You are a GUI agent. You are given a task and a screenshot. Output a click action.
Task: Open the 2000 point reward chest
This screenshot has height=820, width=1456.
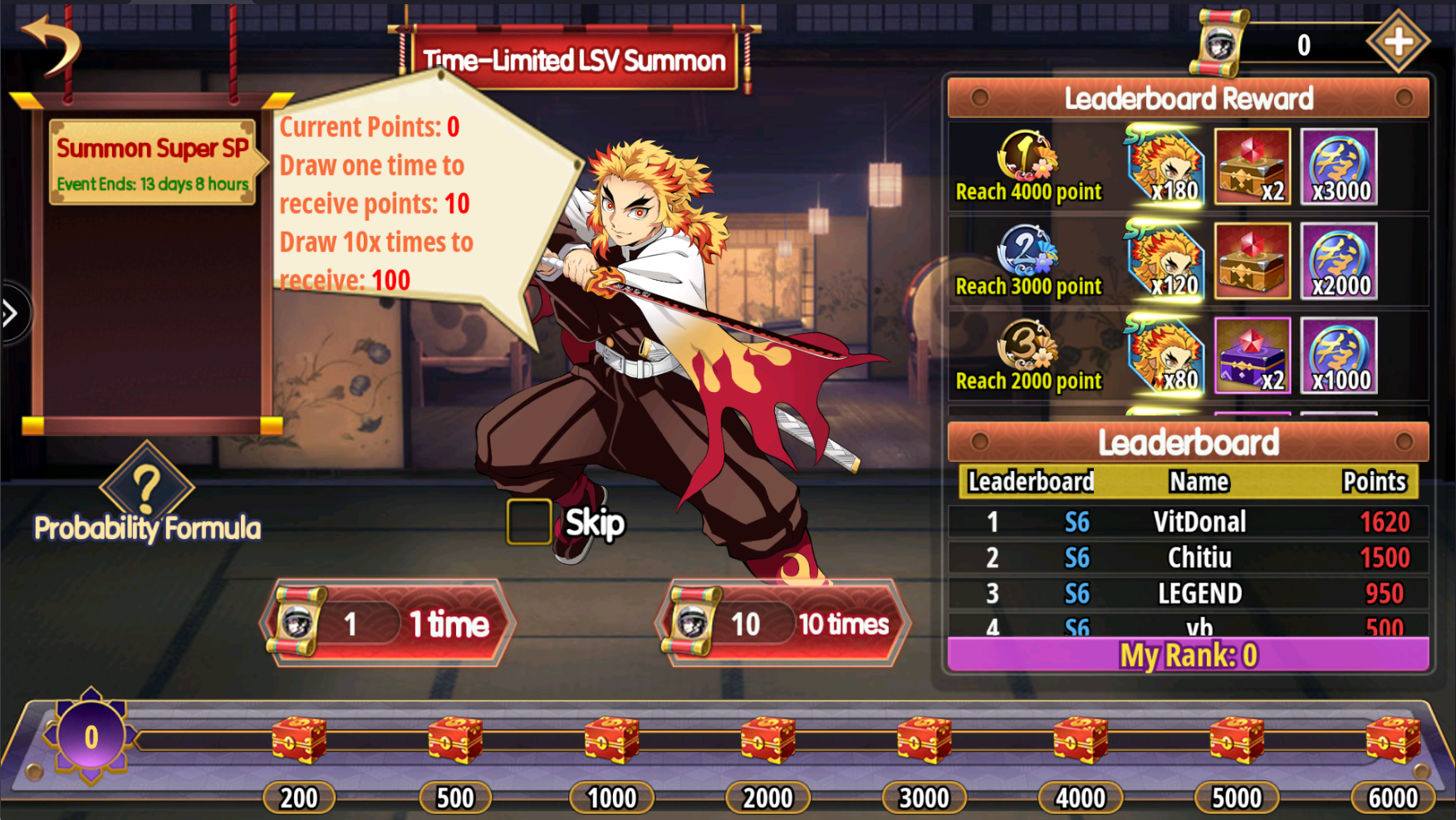coord(768,739)
